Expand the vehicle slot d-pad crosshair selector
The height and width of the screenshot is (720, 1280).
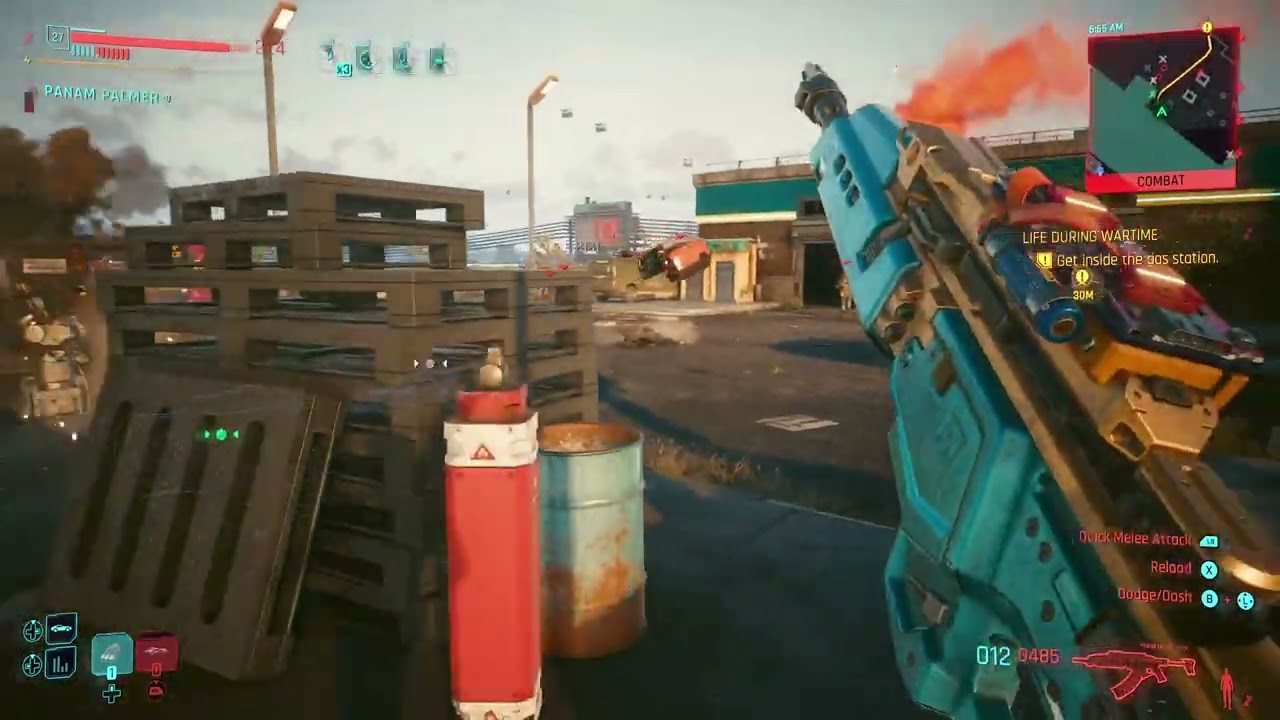tap(33, 629)
